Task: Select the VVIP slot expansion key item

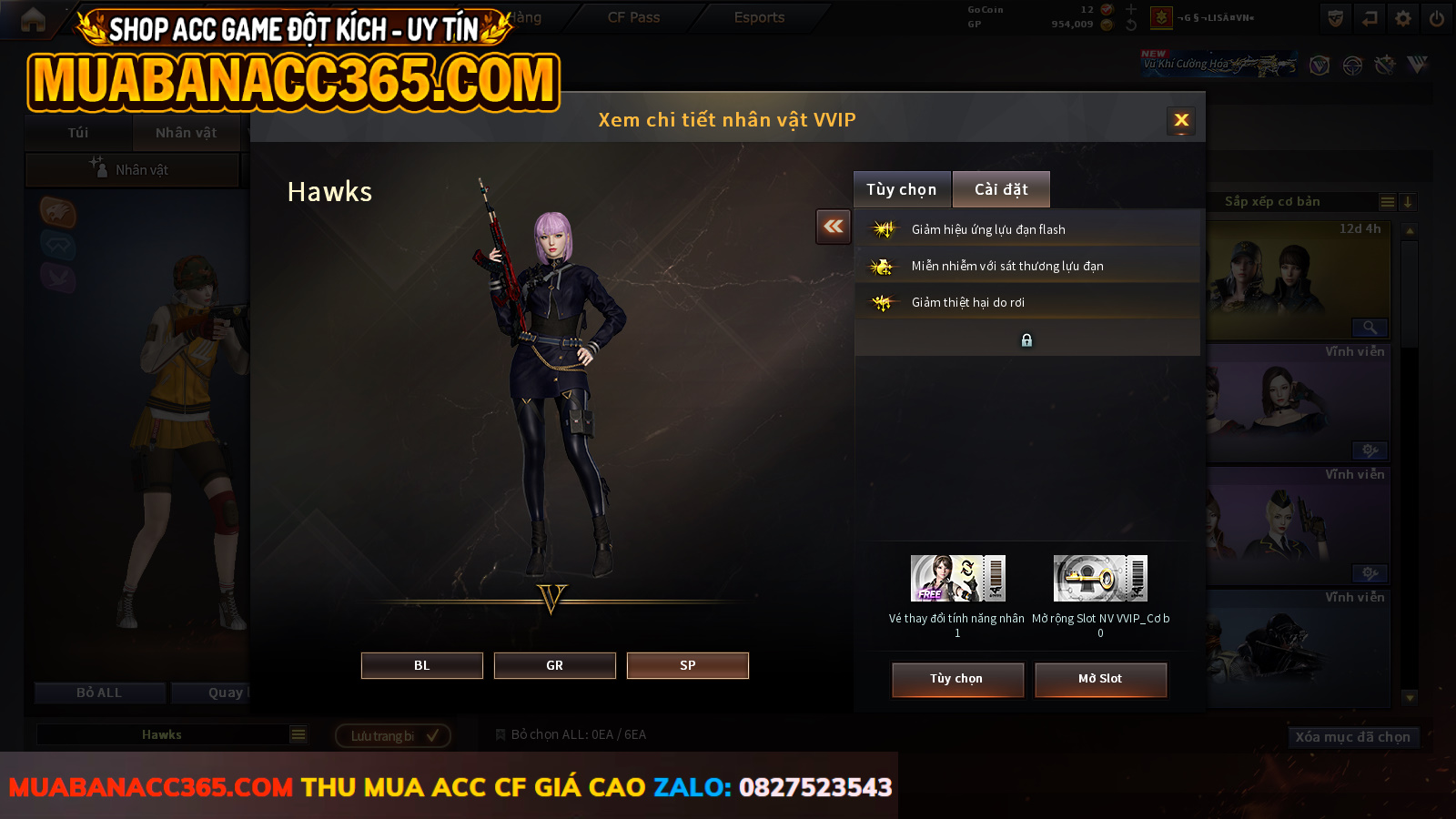Action: click(x=1100, y=579)
